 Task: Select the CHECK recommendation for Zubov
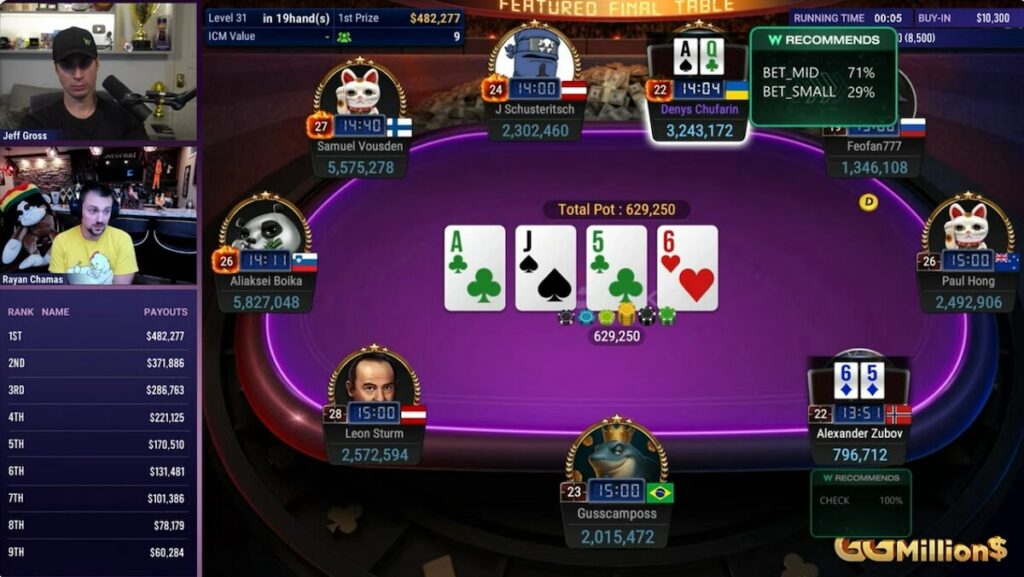tap(860, 500)
